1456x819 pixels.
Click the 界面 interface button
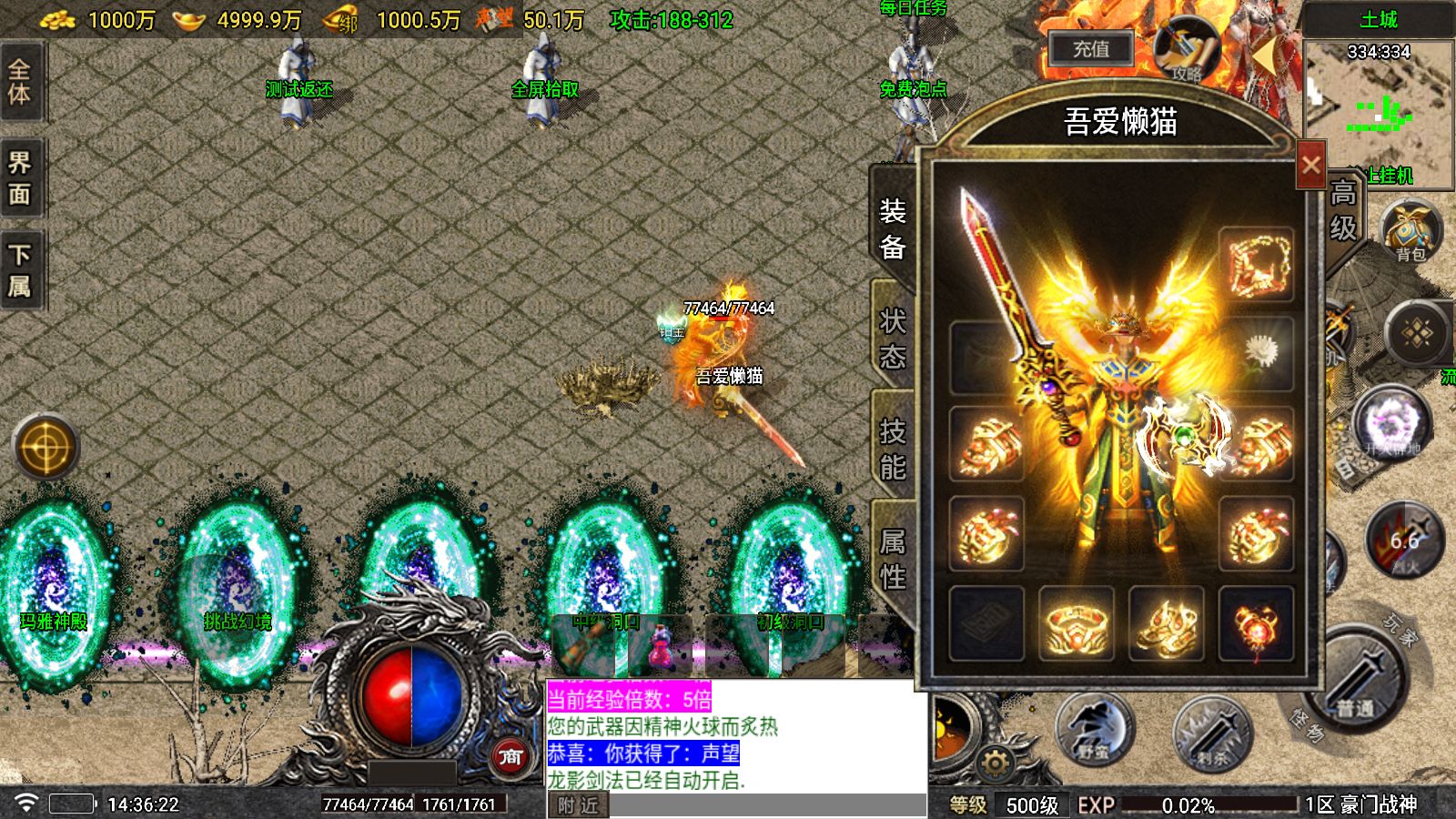[x=20, y=178]
